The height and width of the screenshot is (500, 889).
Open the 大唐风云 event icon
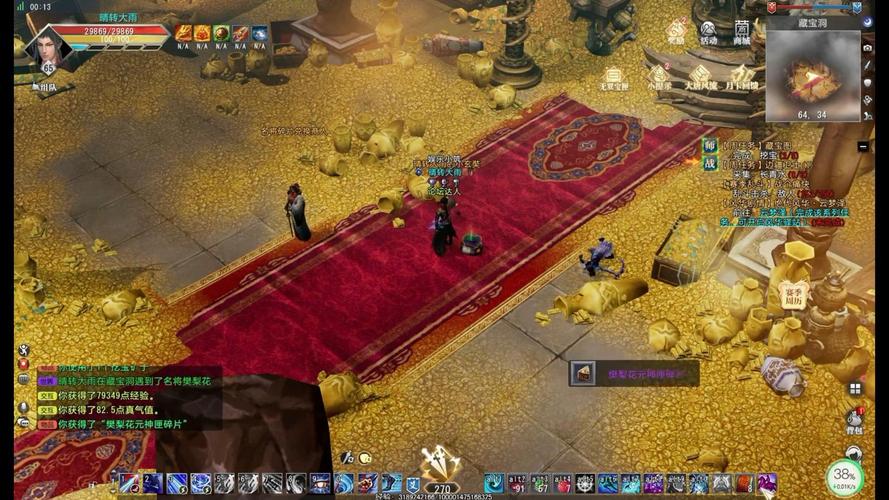coord(700,77)
